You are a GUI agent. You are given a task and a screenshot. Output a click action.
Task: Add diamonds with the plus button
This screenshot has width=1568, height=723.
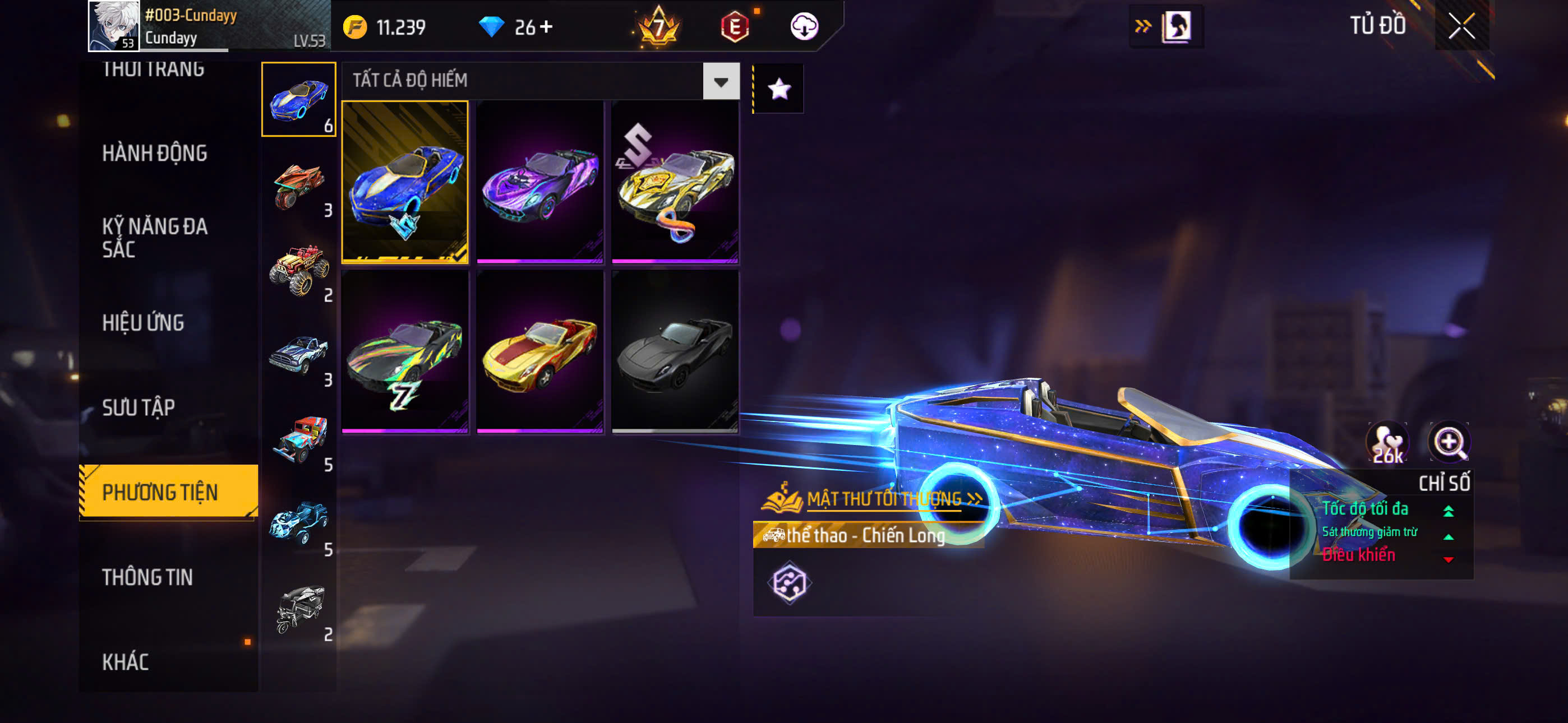pos(547,27)
